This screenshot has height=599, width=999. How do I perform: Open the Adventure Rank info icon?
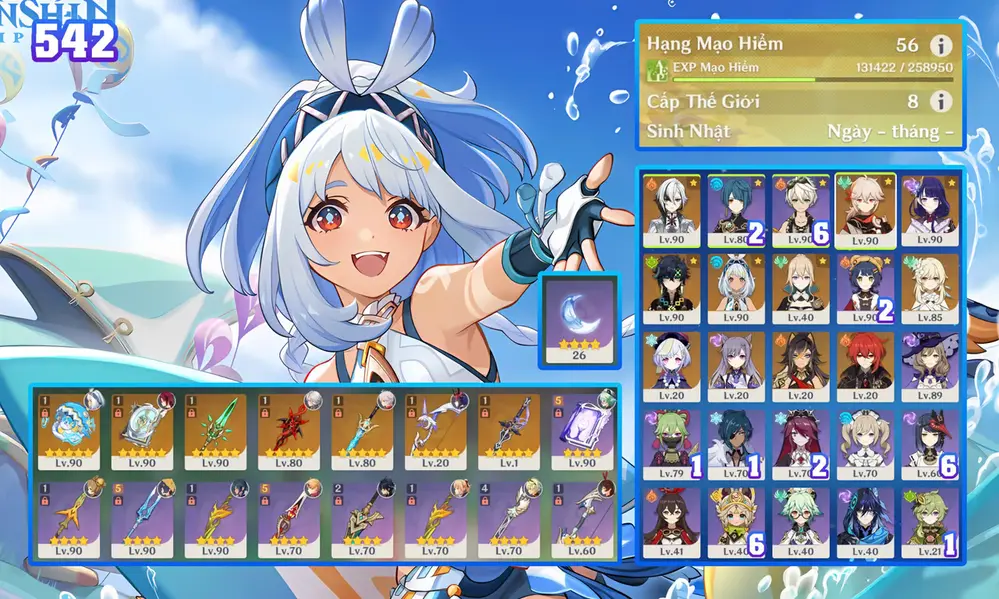(x=939, y=46)
